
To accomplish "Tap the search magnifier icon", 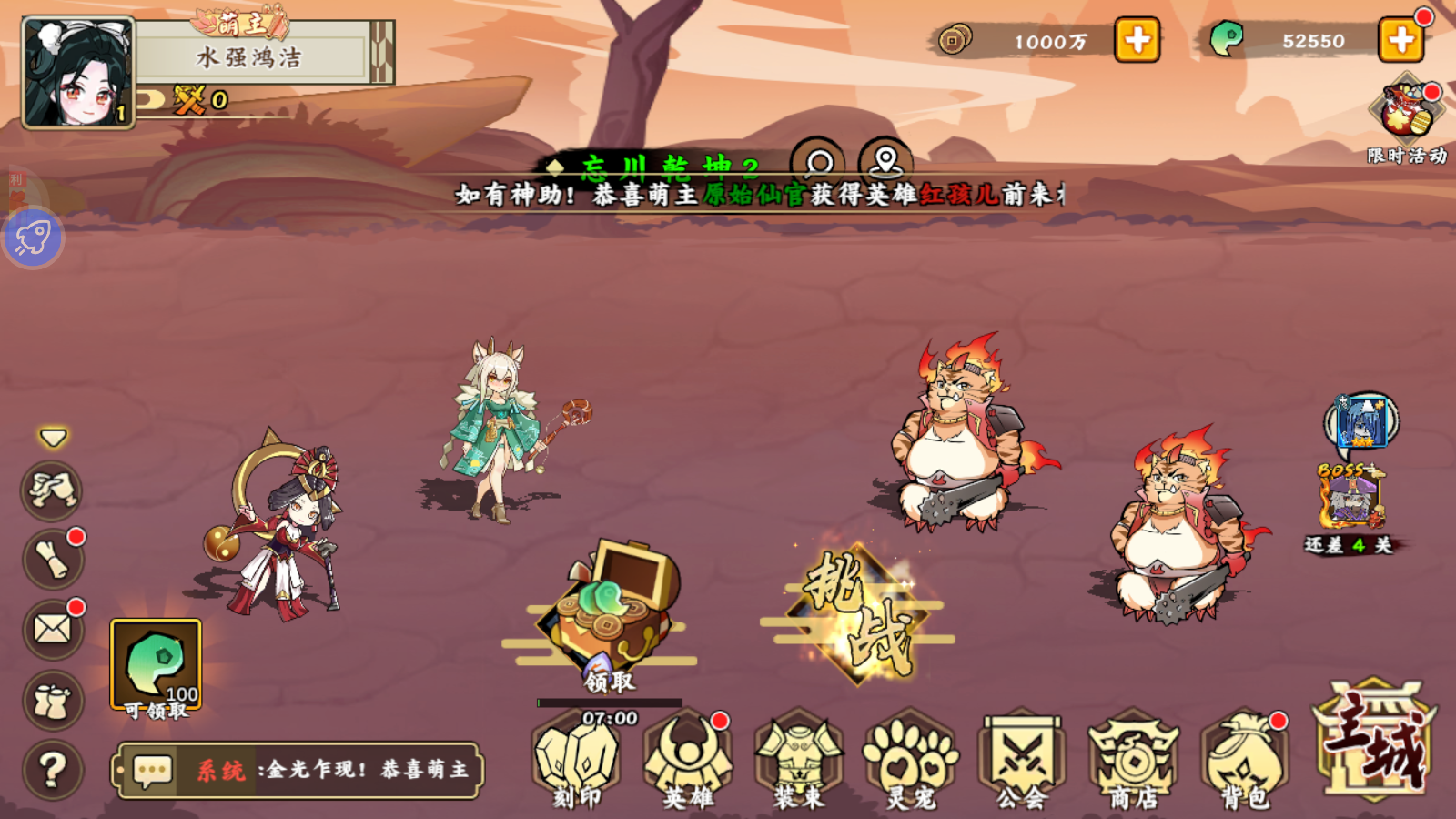I will [819, 163].
